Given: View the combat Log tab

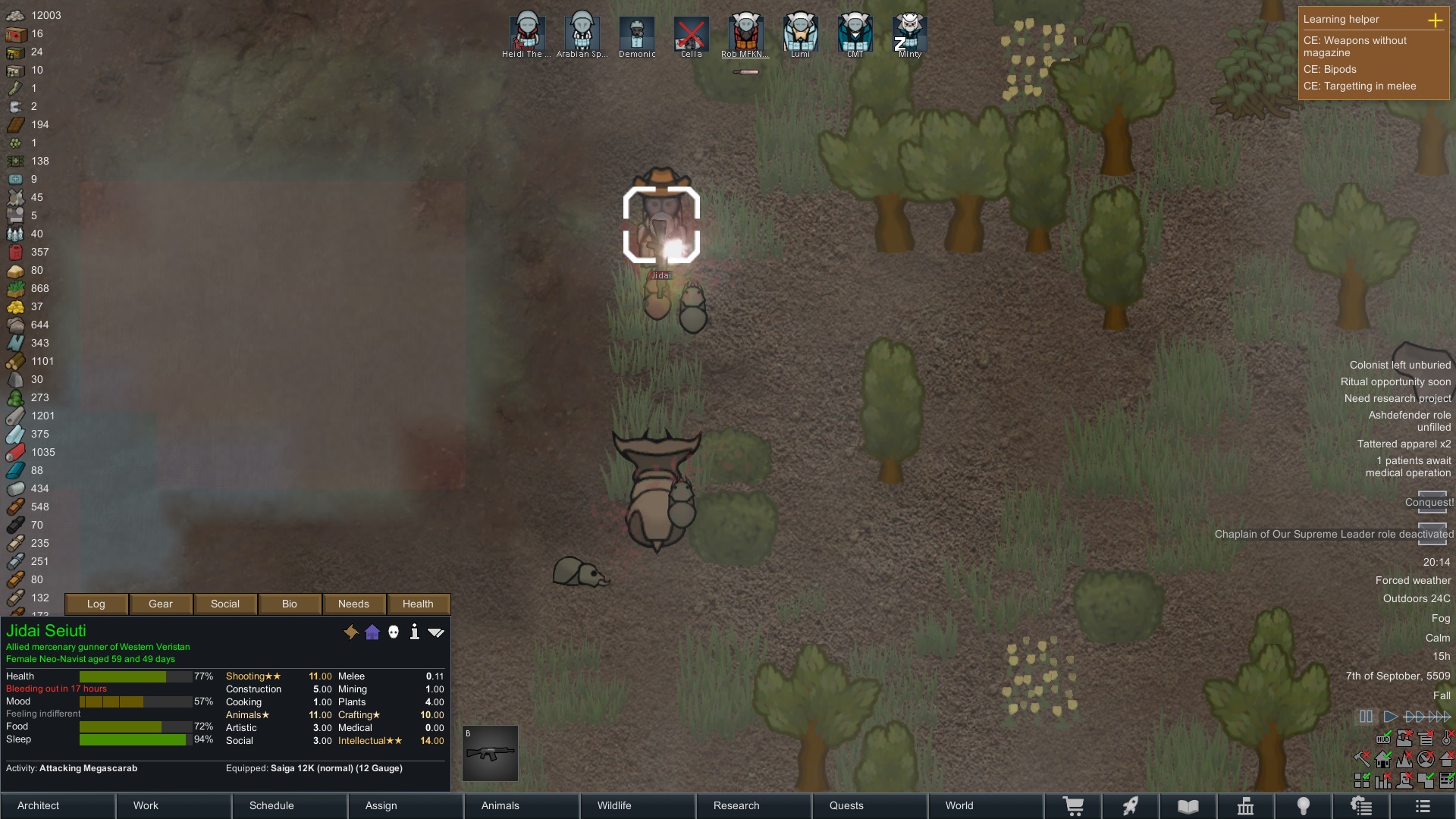Looking at the screenshot, I should tap(96, 604).
